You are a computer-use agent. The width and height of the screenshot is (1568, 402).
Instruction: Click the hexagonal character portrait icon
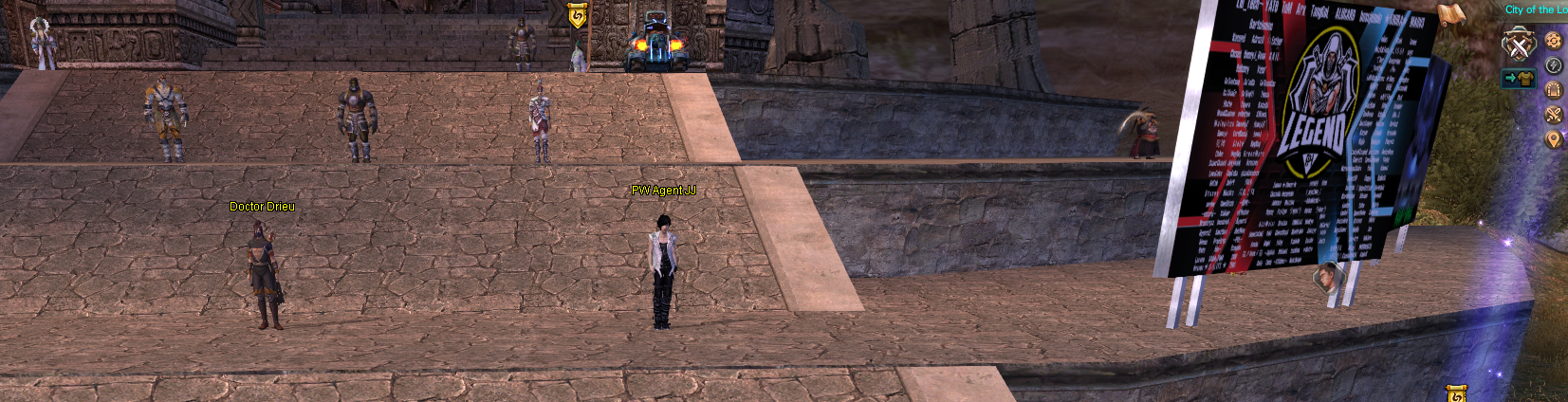click(1327, 278)
